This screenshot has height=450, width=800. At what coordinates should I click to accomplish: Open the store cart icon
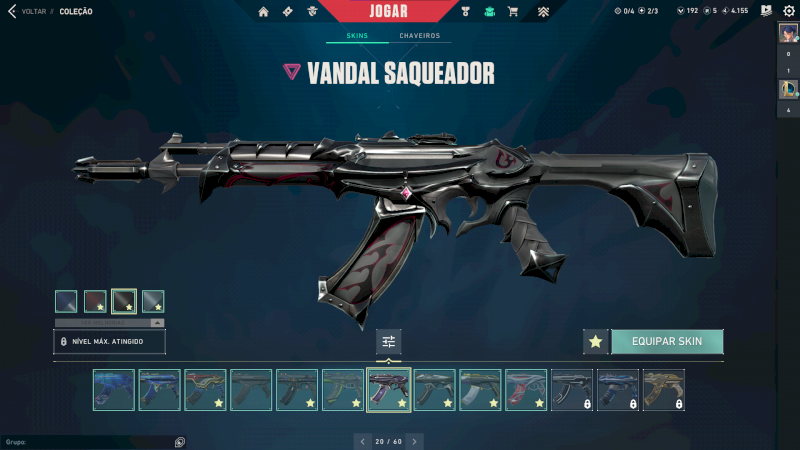tap(513, 12)
